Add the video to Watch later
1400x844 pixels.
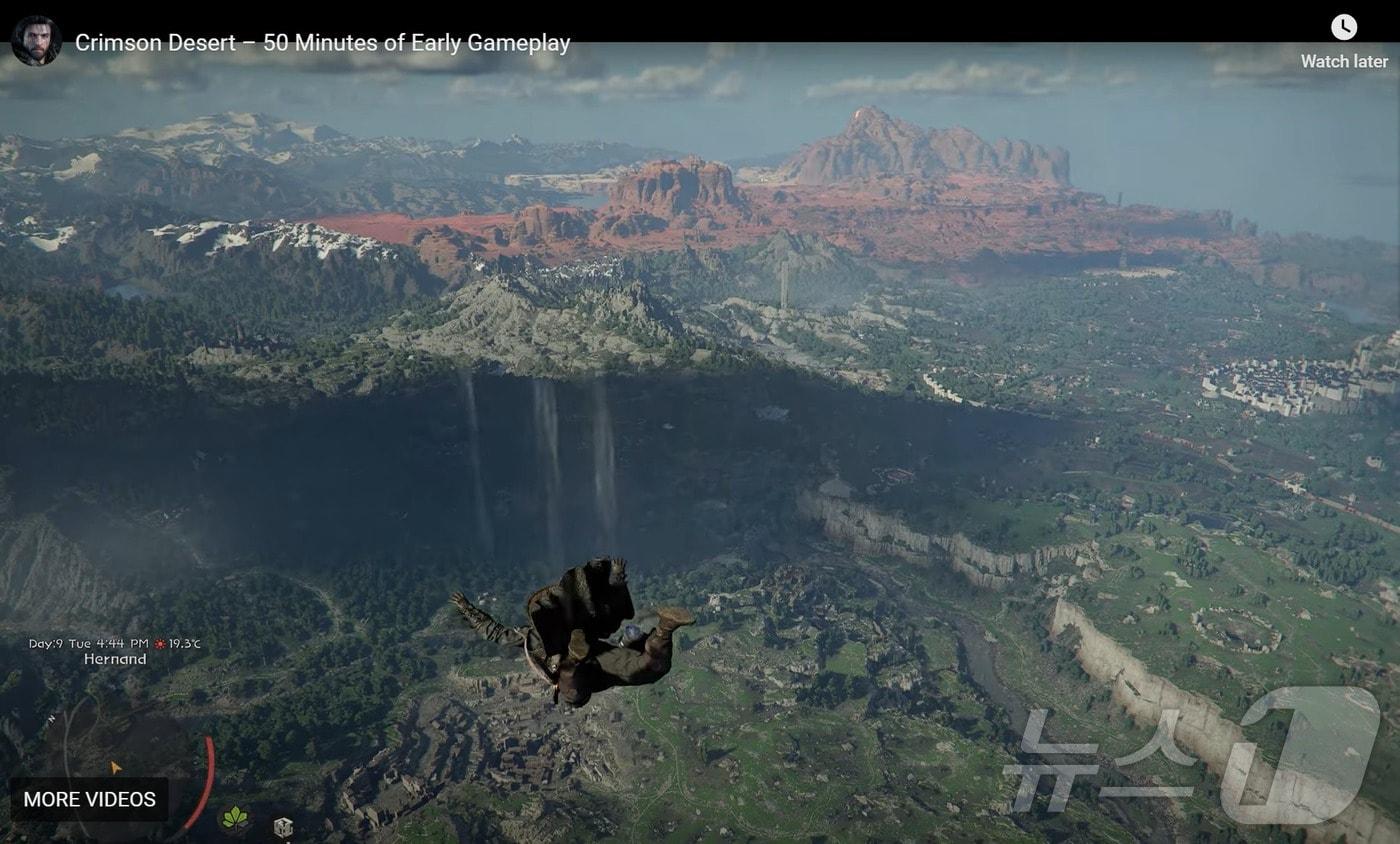coord(1343,42)
